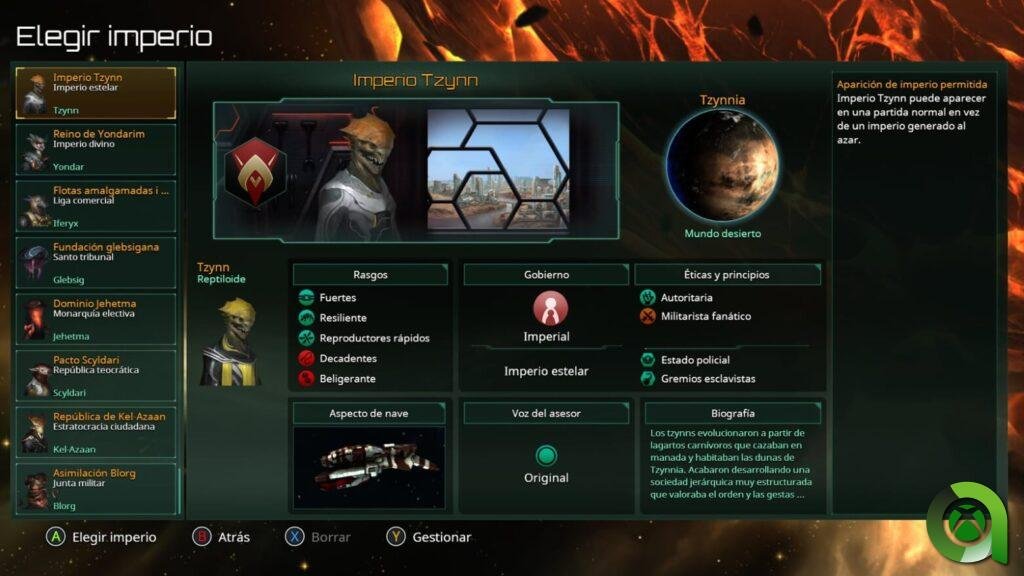Open the Rasgos traits panel
Viewport: 1024px width, 576px height.
(370, 274)
